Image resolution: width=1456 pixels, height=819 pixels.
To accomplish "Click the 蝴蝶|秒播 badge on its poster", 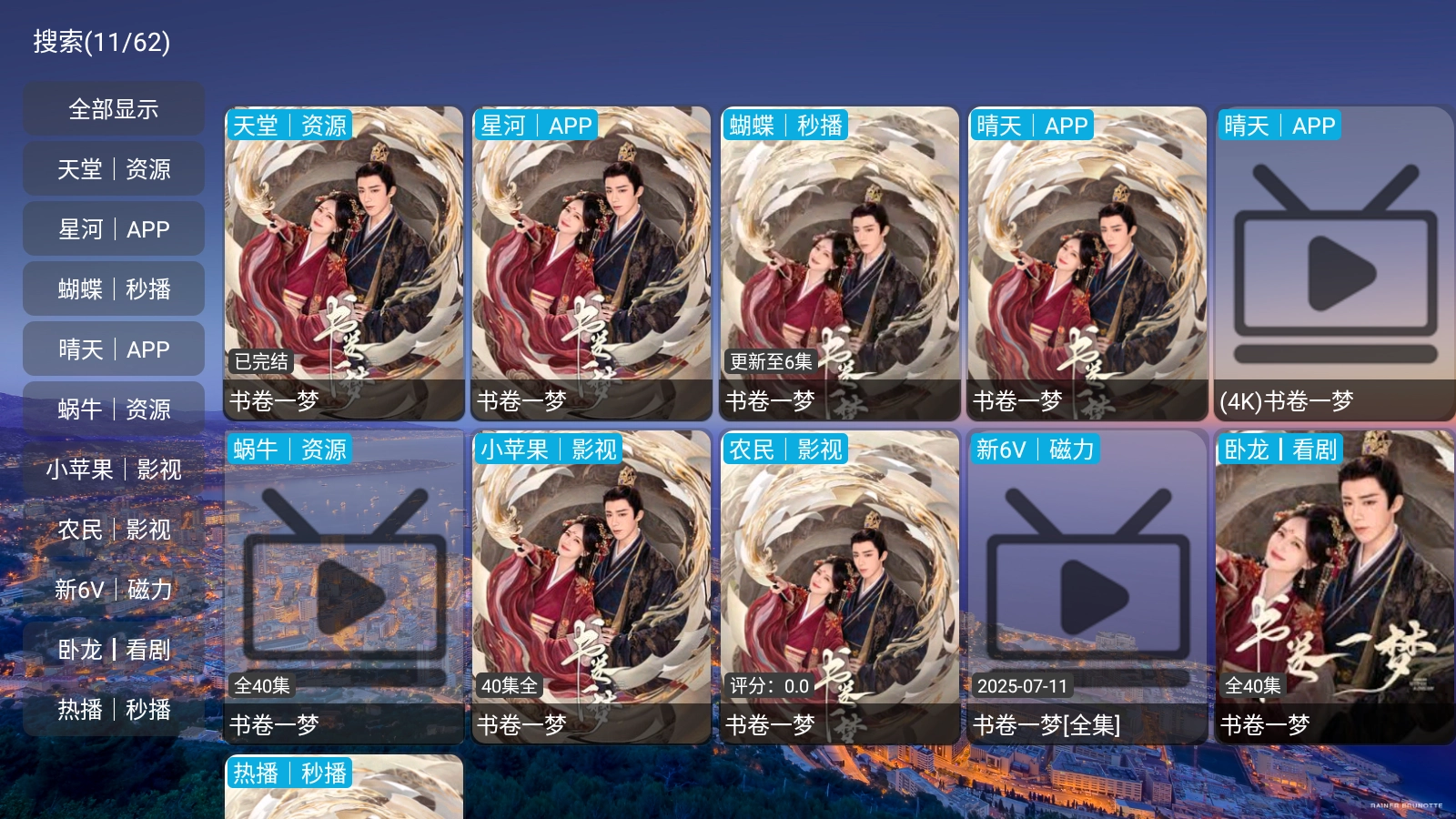I will [x=786, y=126].
